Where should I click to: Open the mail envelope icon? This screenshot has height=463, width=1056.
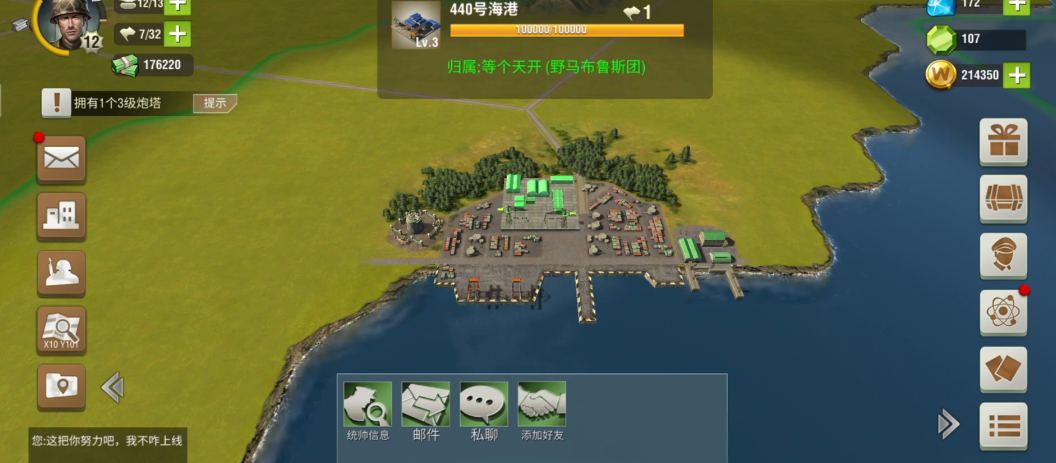pos(61,158)
